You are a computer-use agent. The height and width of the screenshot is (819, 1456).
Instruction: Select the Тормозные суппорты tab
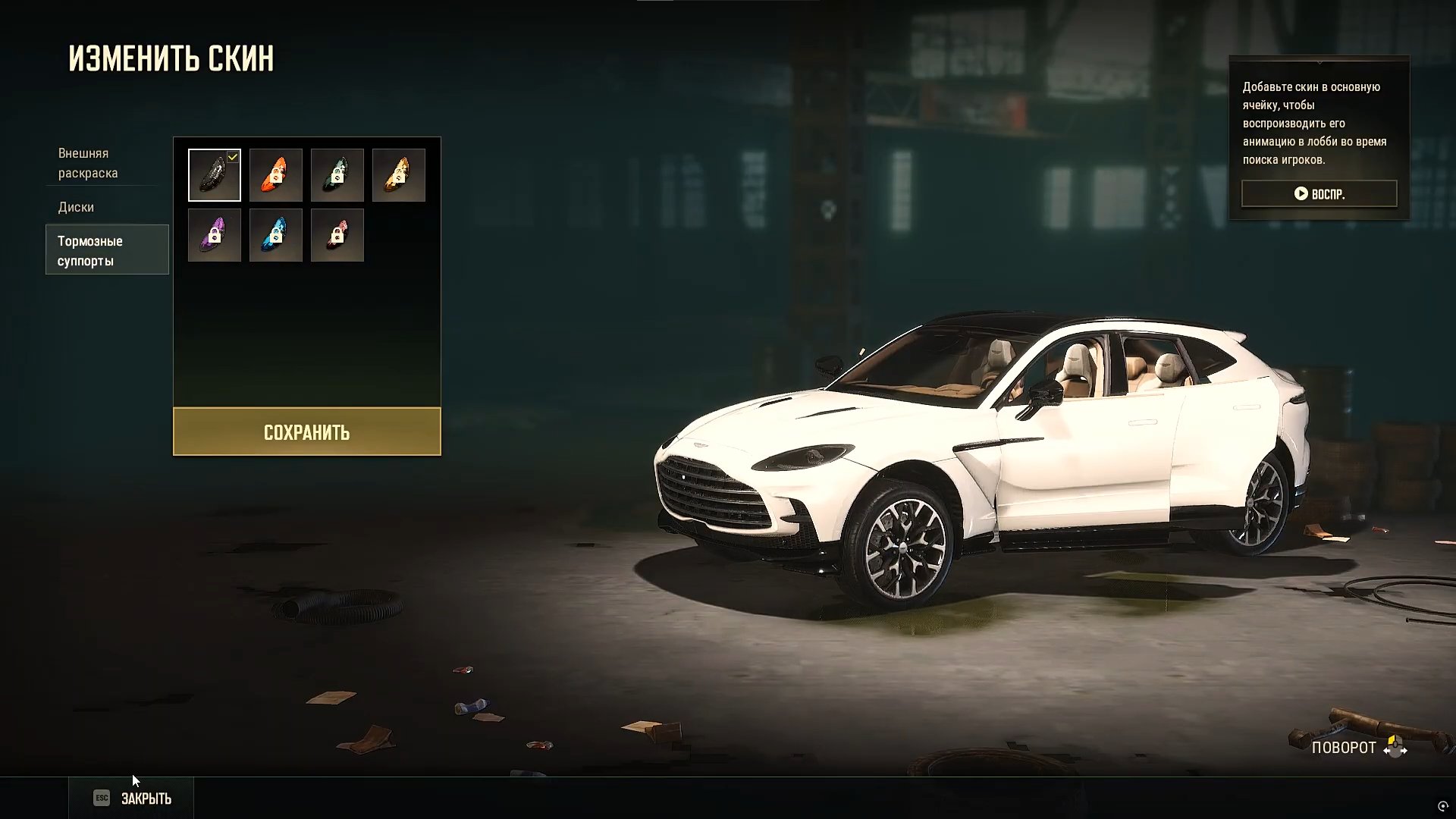tap(107, 250)
